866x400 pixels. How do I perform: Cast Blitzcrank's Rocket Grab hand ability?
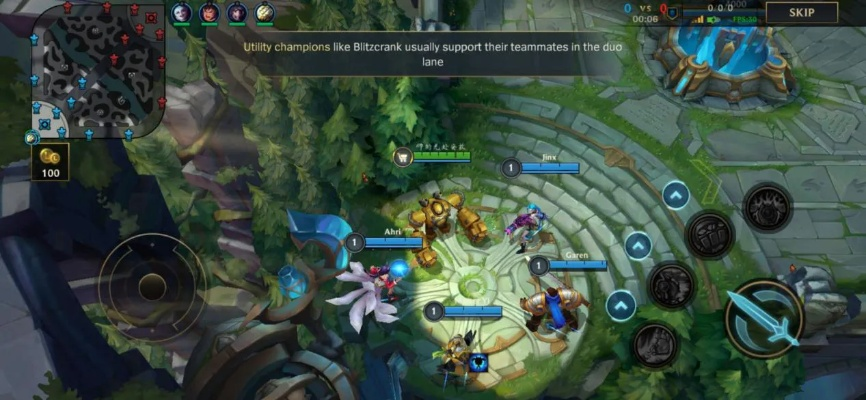(655, 344)
